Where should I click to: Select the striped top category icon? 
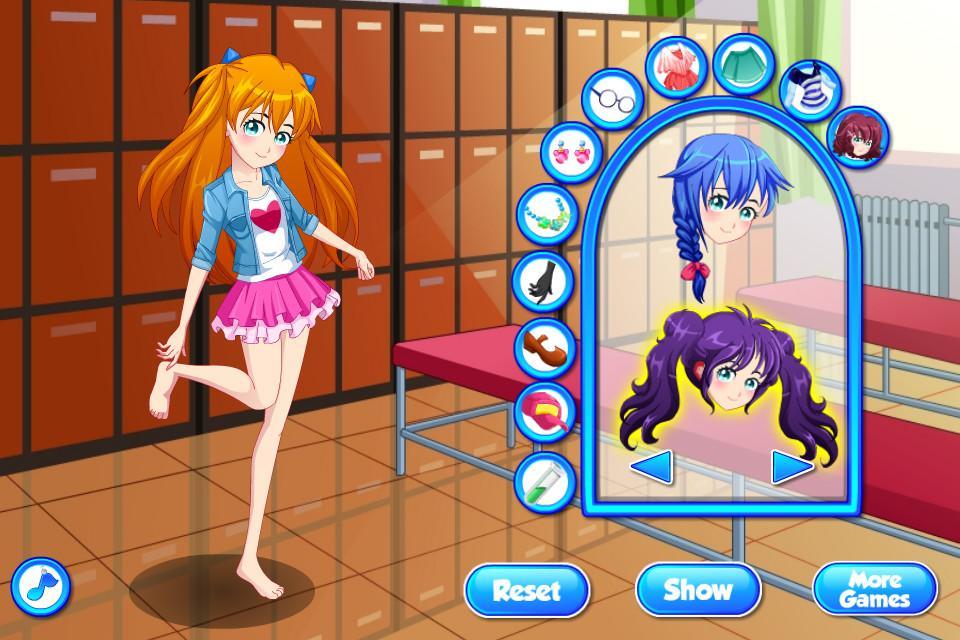click(x=808, y=86)
